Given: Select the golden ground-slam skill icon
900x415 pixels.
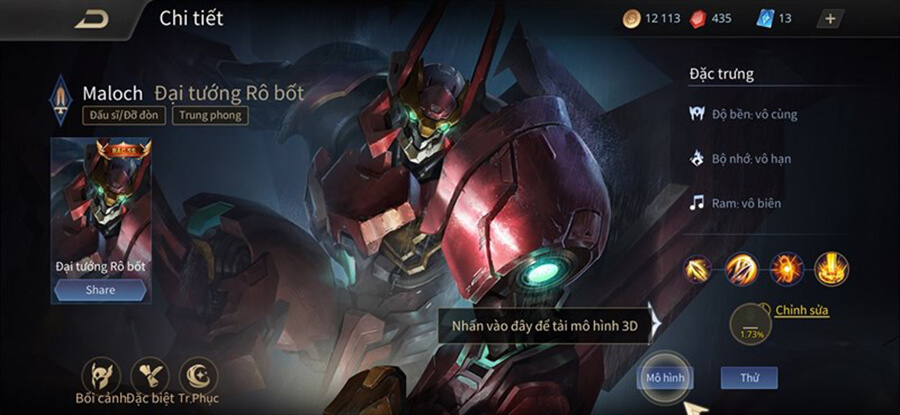Looking at the screenshot, I should click(x=830, y=267).
